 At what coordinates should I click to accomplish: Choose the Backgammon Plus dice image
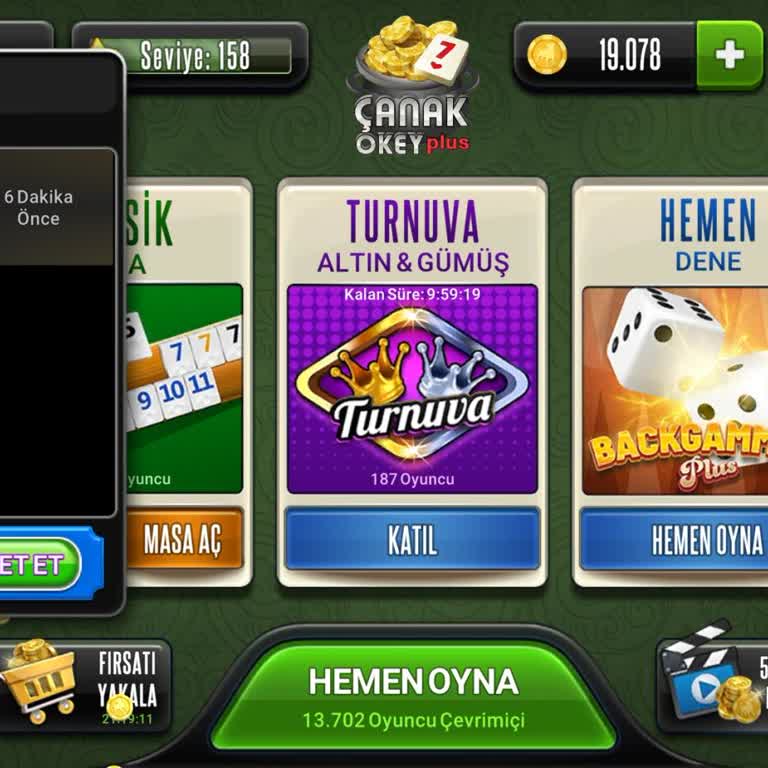[675, 389]
